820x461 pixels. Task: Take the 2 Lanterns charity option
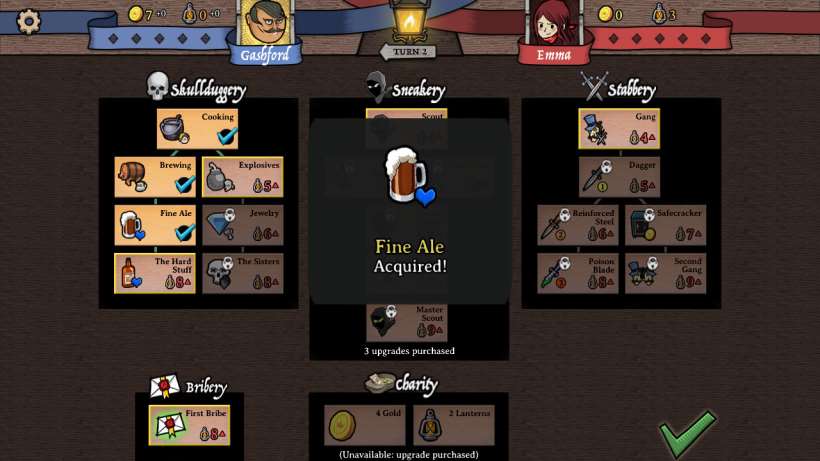point(453,425)
